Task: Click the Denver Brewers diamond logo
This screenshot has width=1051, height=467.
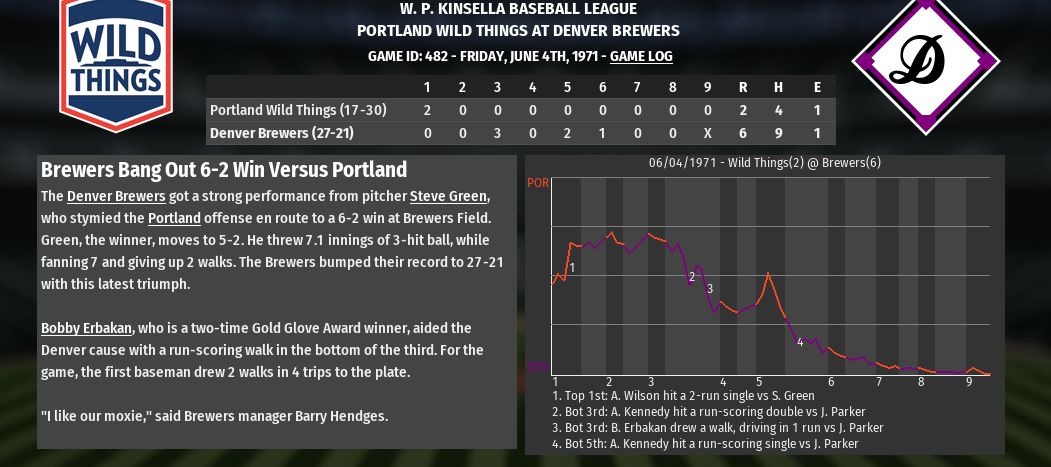Action: (925, 61)
